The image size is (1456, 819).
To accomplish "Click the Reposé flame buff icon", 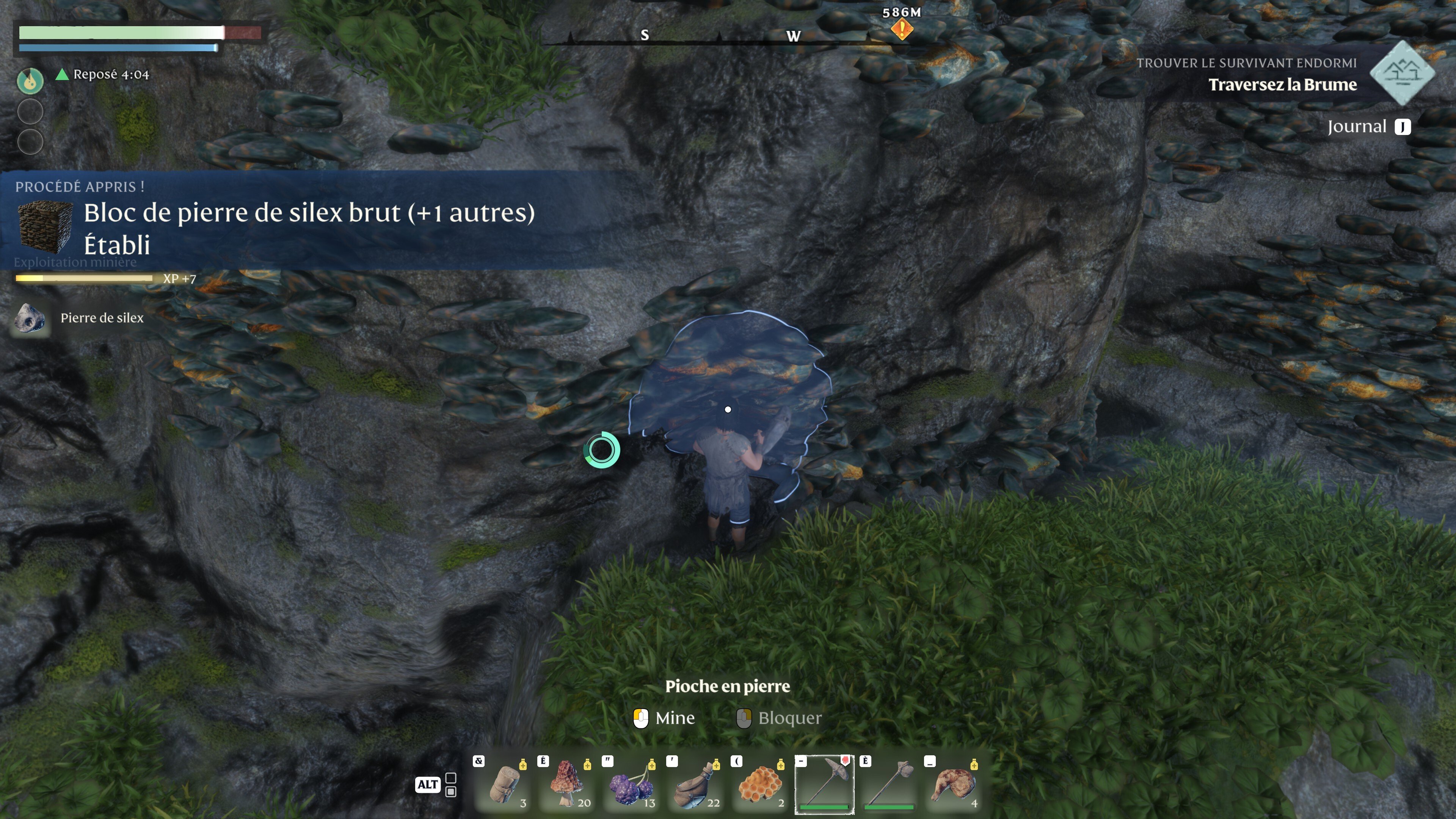I will click(30, 80).
